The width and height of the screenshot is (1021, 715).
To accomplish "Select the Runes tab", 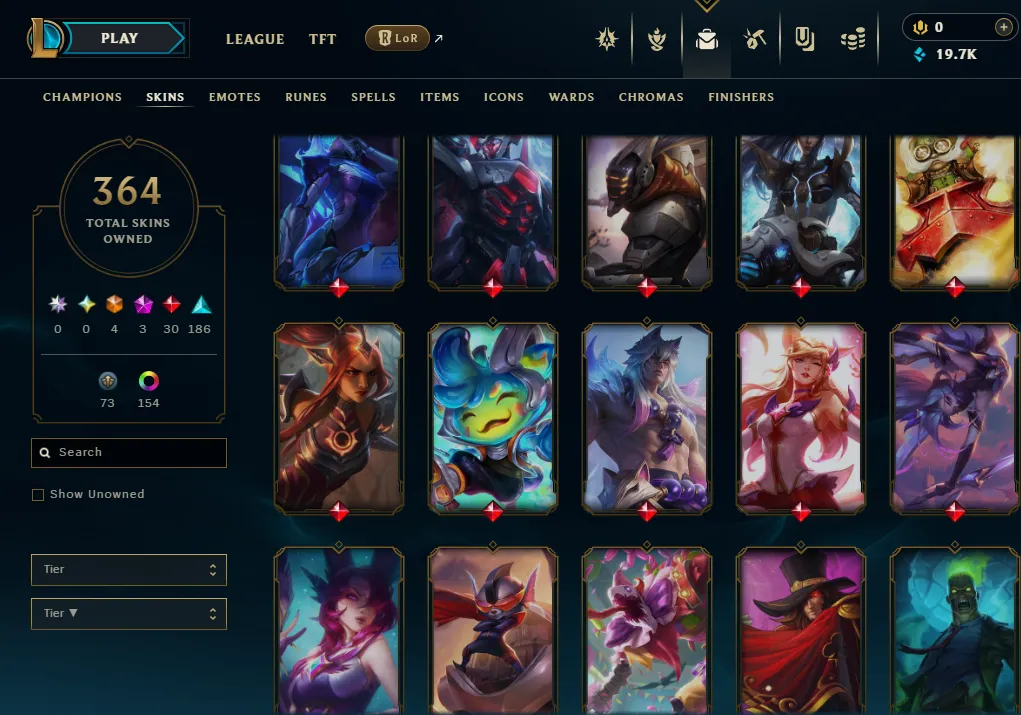I will pos(306,97).
